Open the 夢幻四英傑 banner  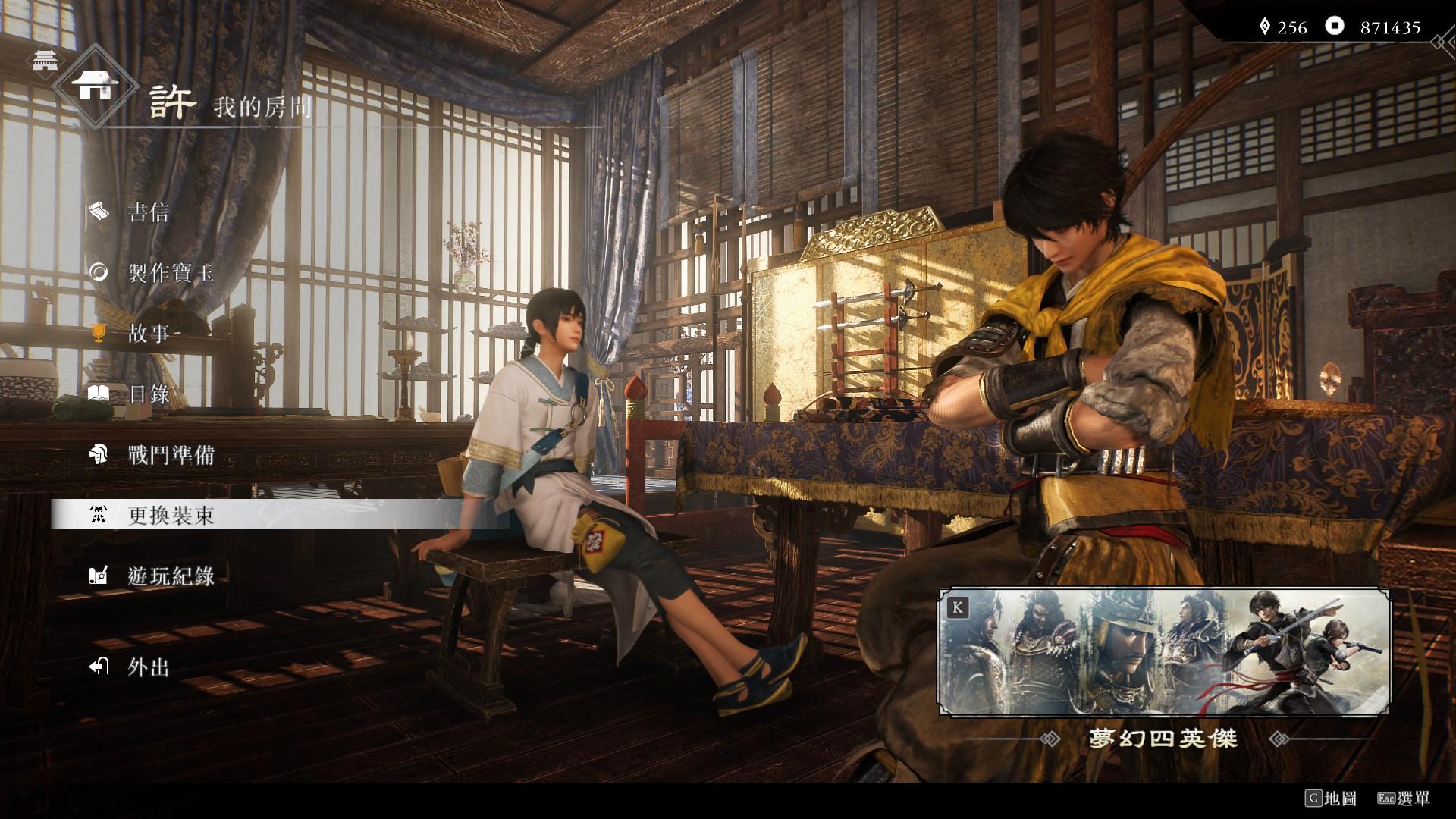point(1165,652)
